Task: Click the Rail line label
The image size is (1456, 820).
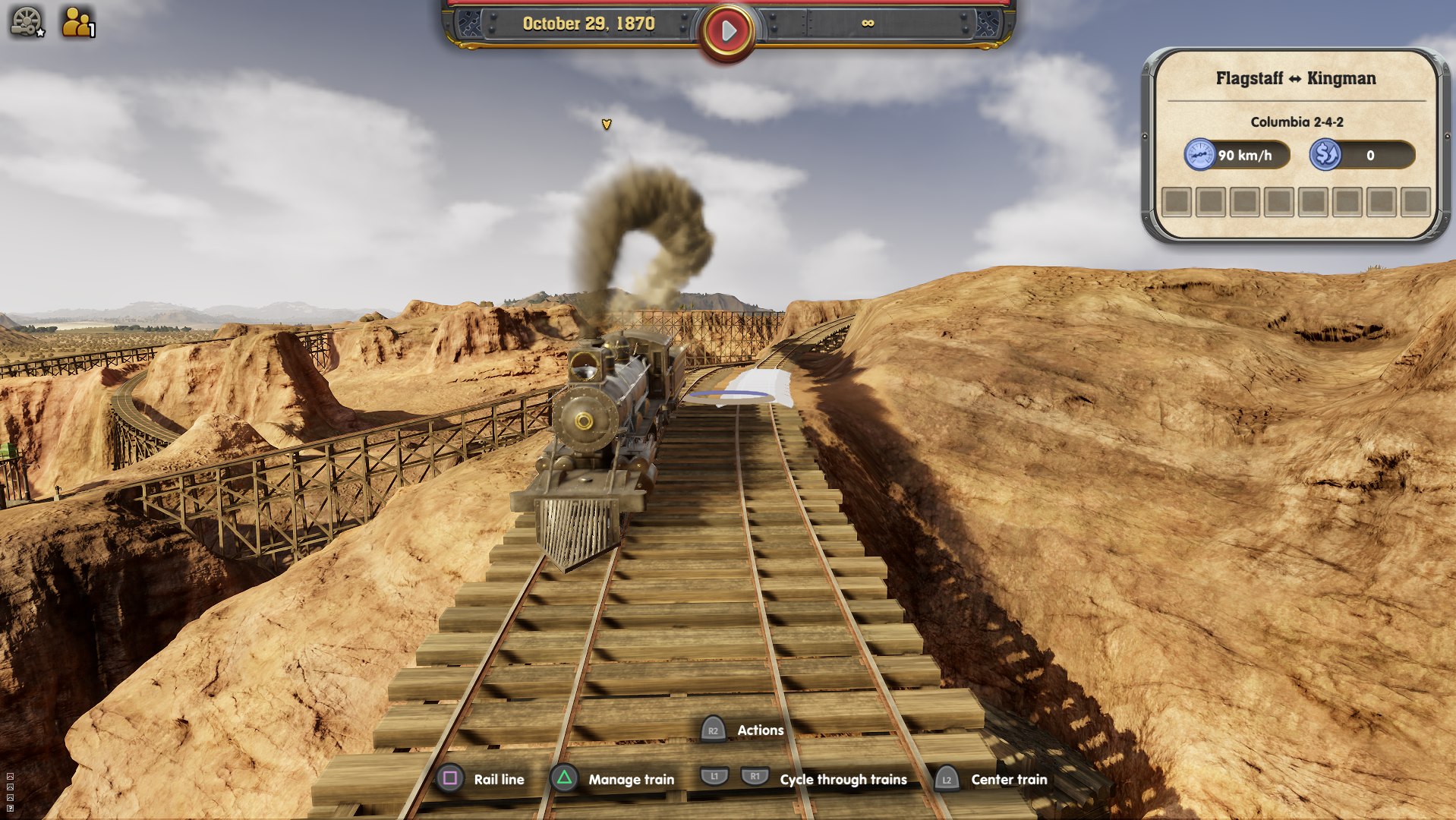Action: [x=499, y=779]
